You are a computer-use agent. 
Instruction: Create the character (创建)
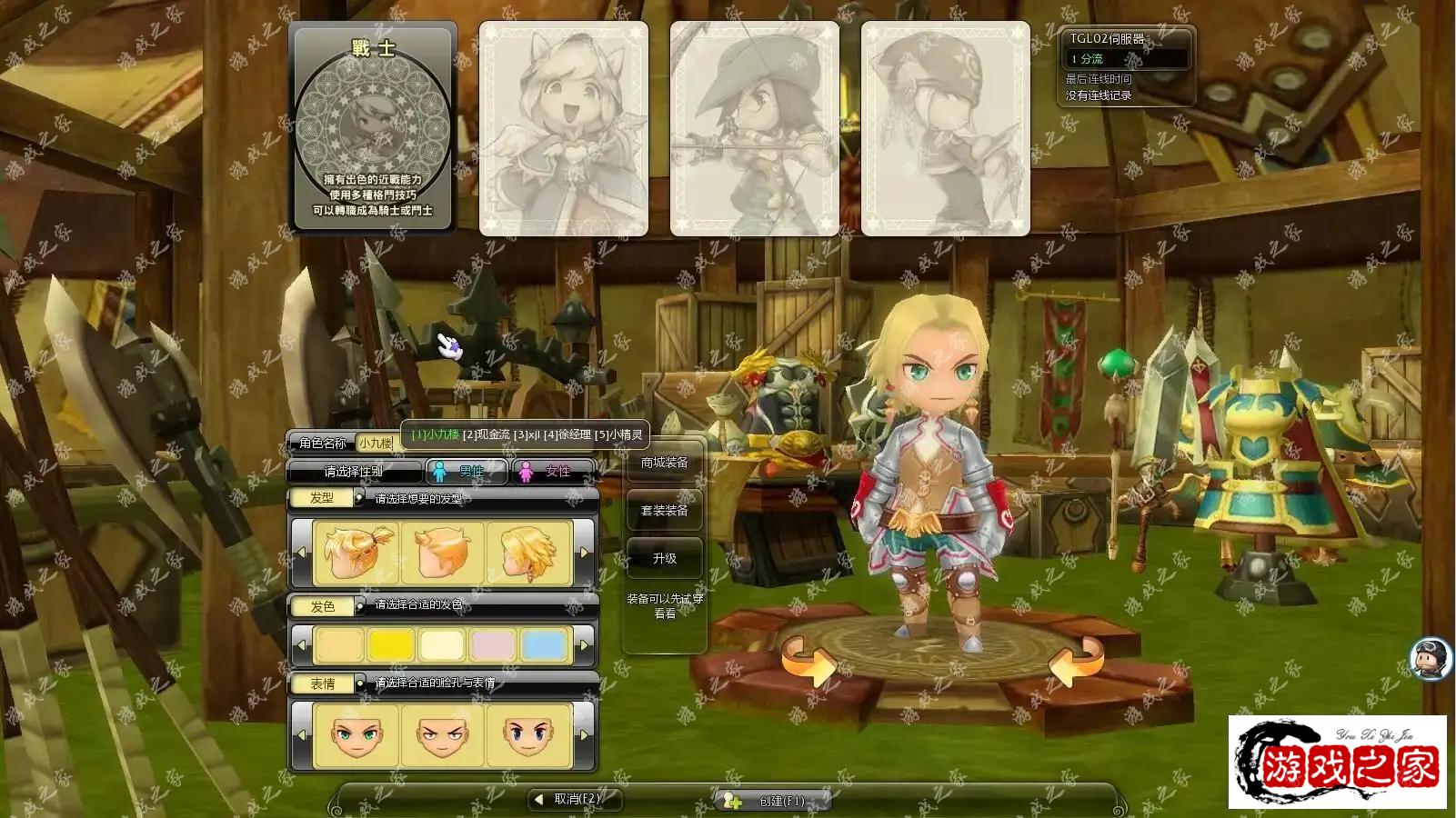(773, 801)
